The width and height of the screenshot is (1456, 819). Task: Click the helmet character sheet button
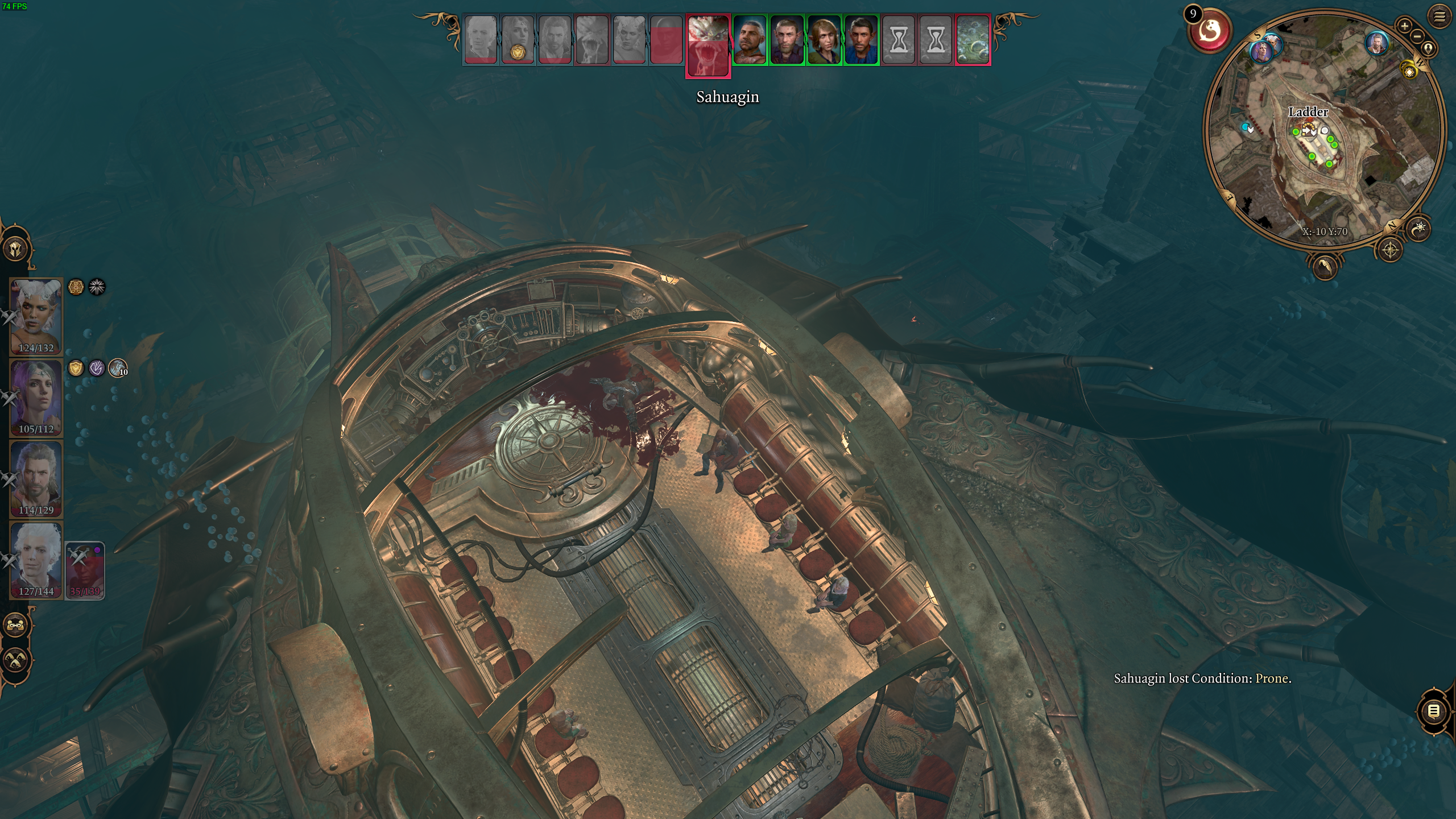tap(16, 249)
